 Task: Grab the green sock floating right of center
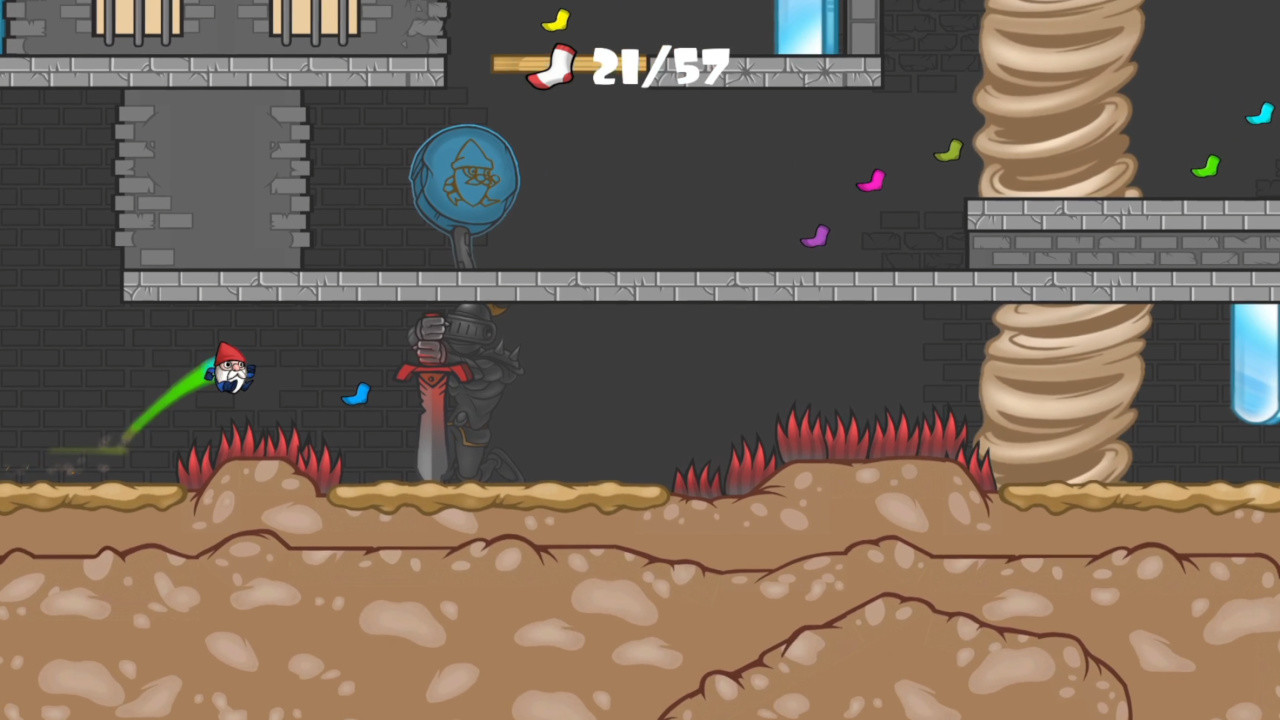point(946,150)
